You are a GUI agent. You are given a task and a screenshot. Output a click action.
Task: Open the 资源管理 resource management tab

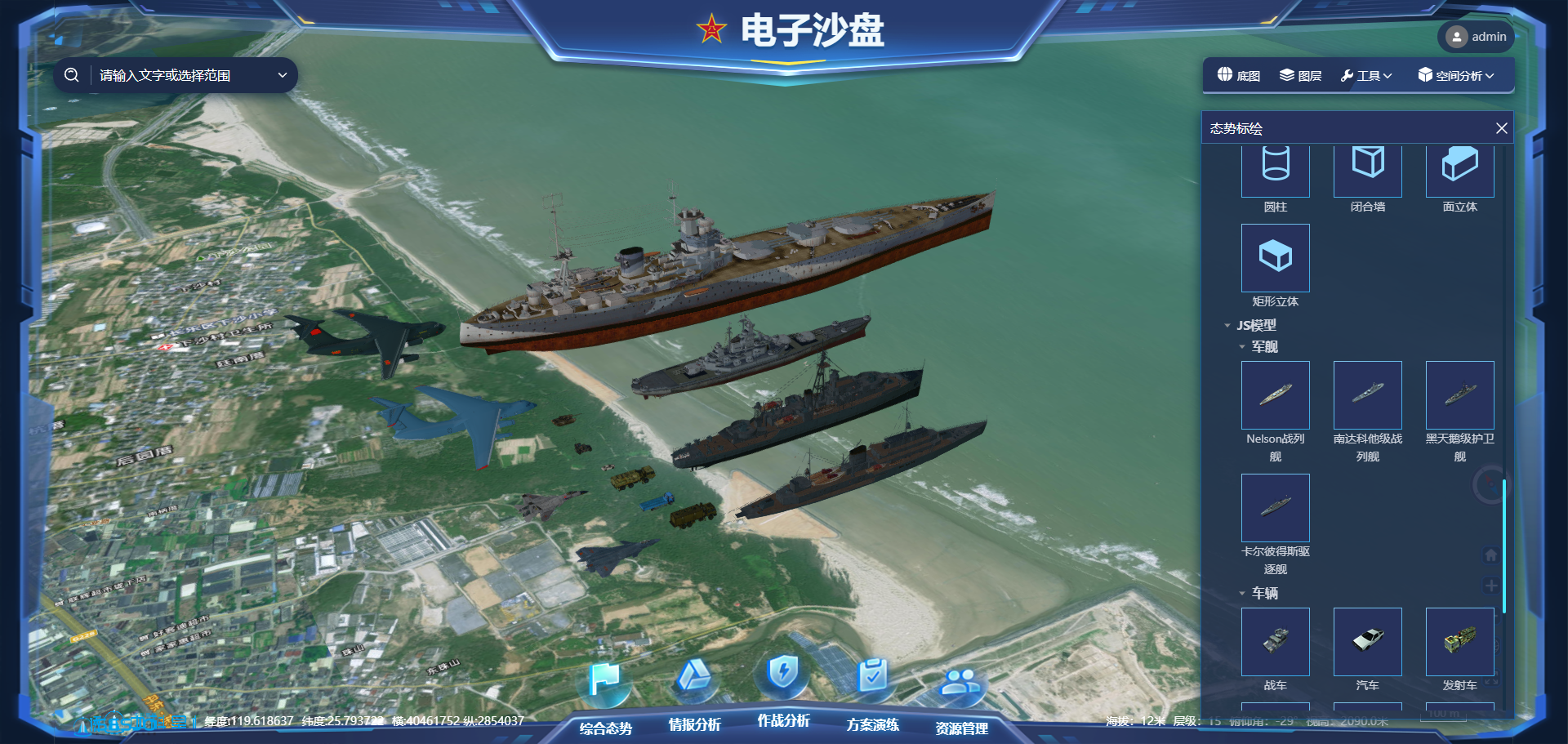tap(961, 727)
